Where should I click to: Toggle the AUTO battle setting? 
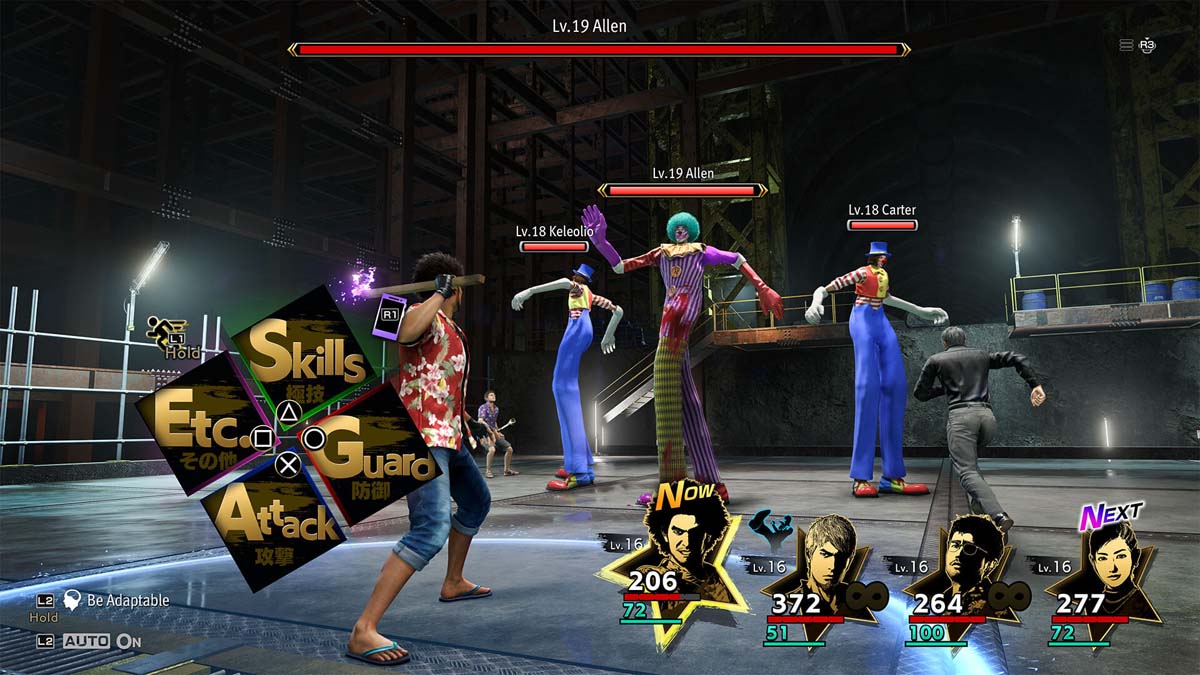[101, 641]
